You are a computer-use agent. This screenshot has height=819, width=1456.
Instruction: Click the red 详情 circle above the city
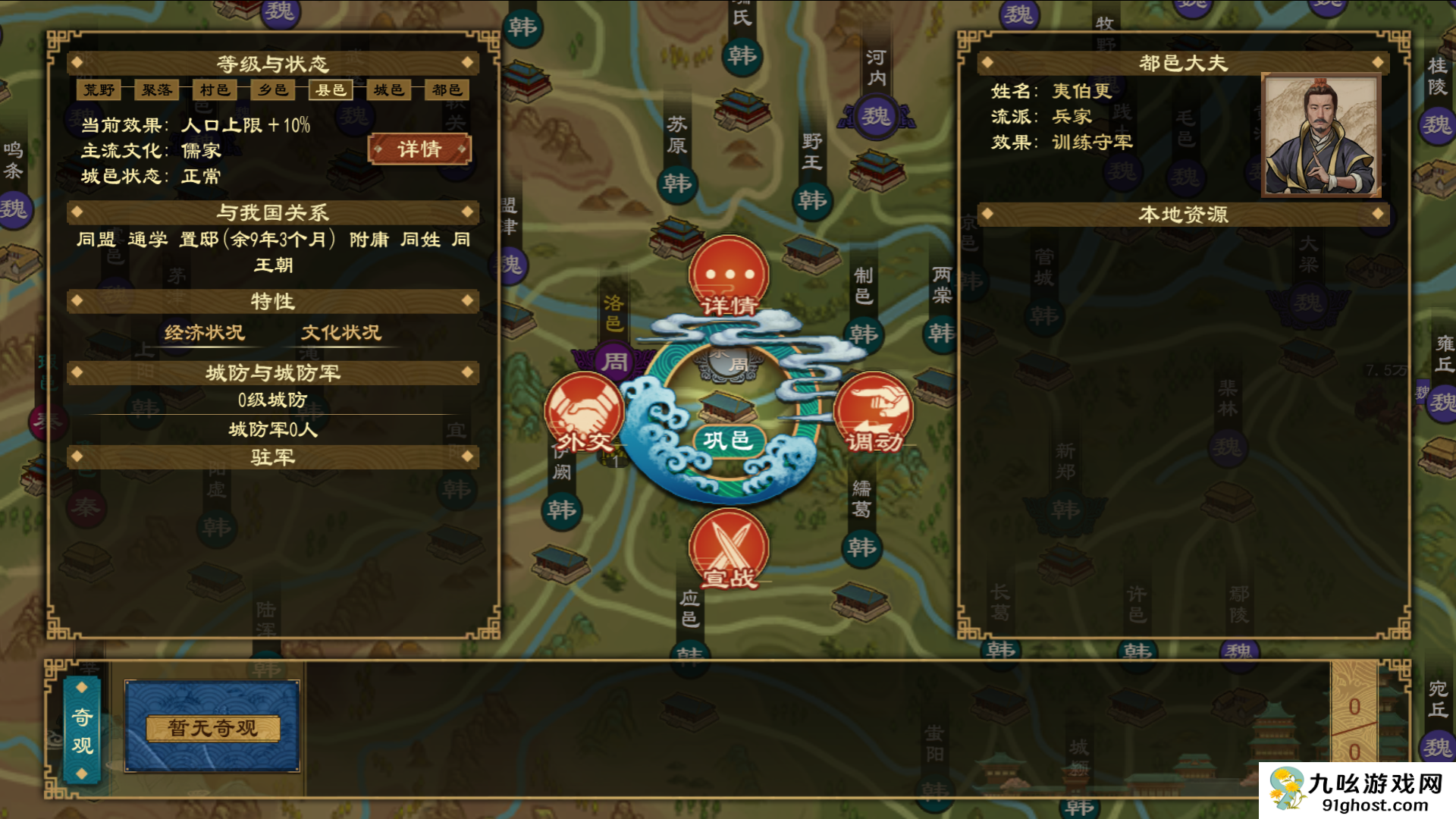(729, 276)
